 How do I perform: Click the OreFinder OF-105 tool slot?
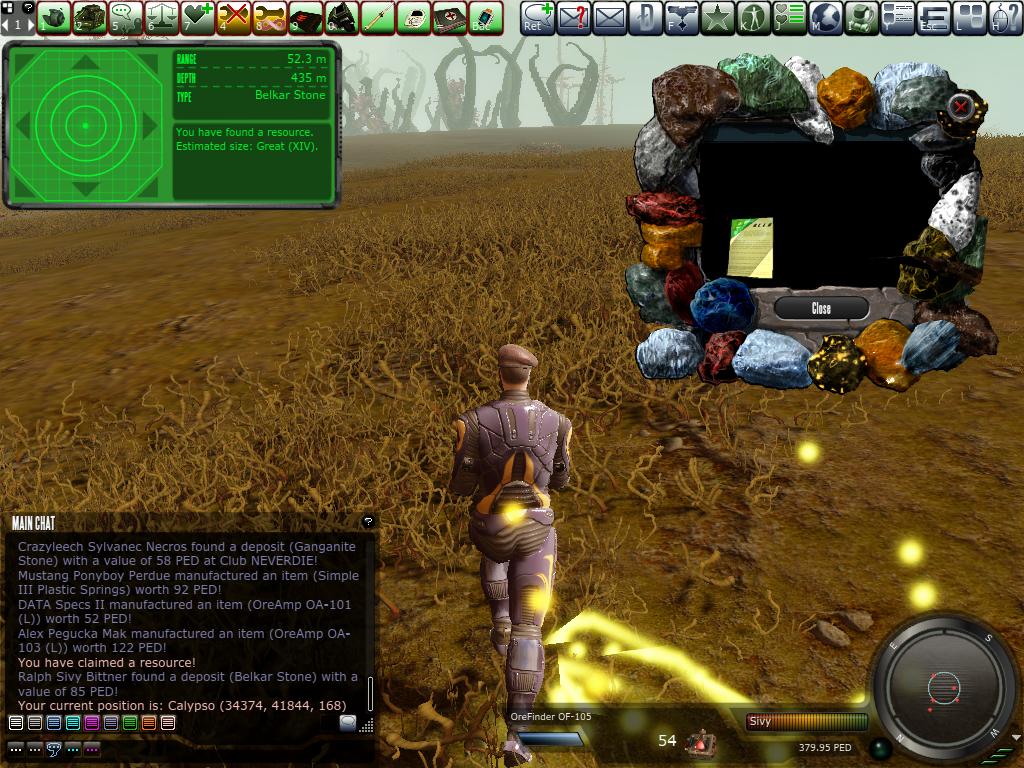(550, 738)
